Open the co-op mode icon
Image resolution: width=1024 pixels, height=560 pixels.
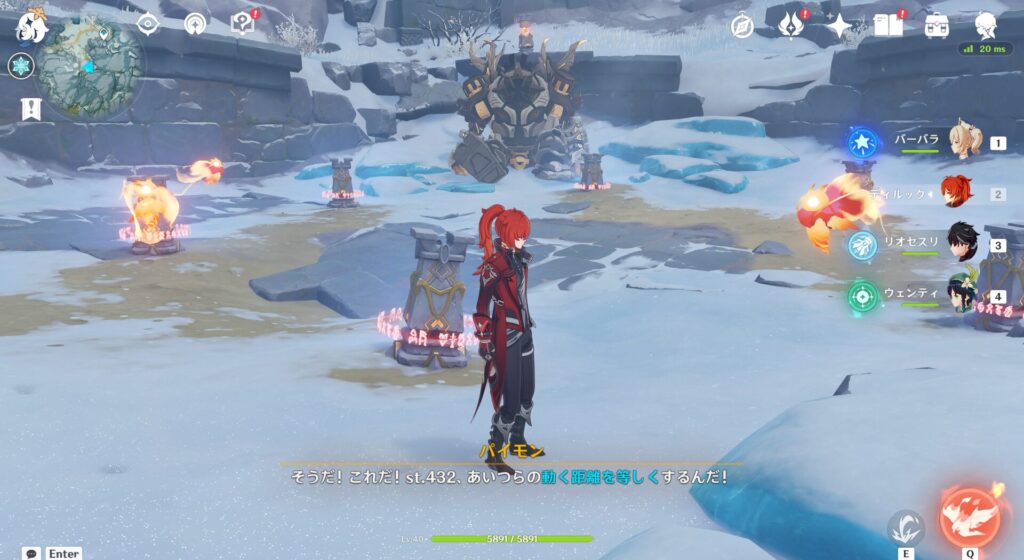(196, 24)
